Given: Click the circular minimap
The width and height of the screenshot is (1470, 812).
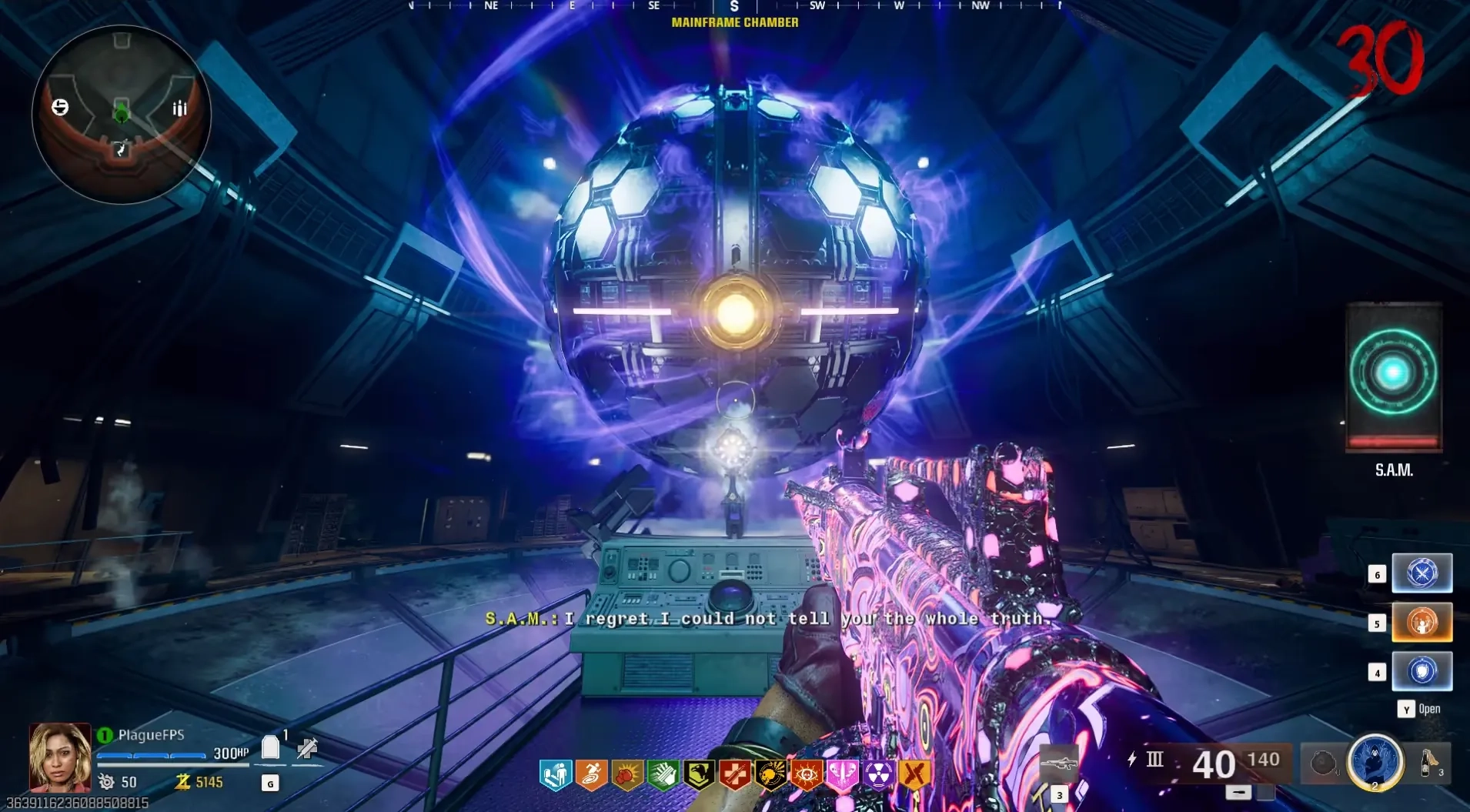Looking at the screenshot, I should click(121, 114).
